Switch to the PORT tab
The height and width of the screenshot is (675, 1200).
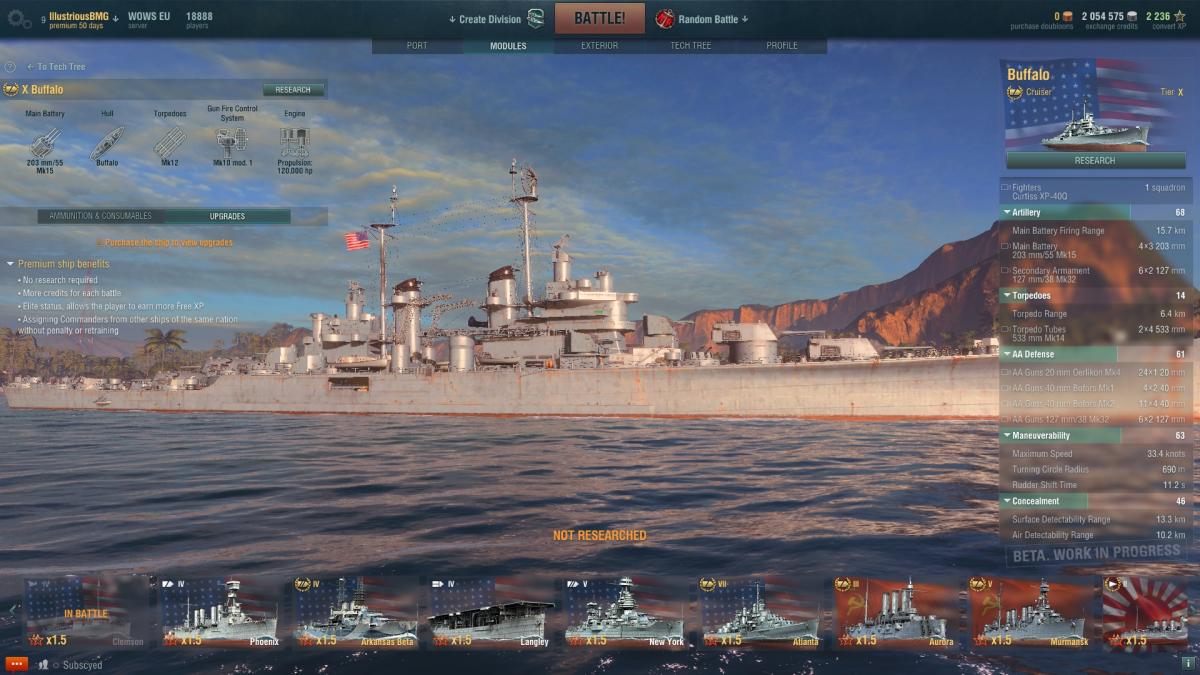pyautogui.click(x=417, y=46)
